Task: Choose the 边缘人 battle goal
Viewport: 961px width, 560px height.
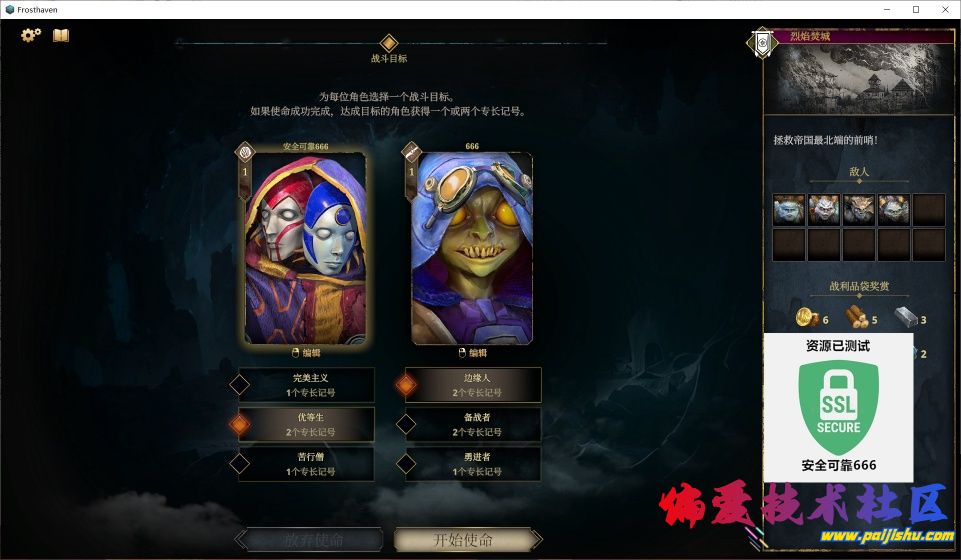Action: pyautogui.click(x=477, y=385)
